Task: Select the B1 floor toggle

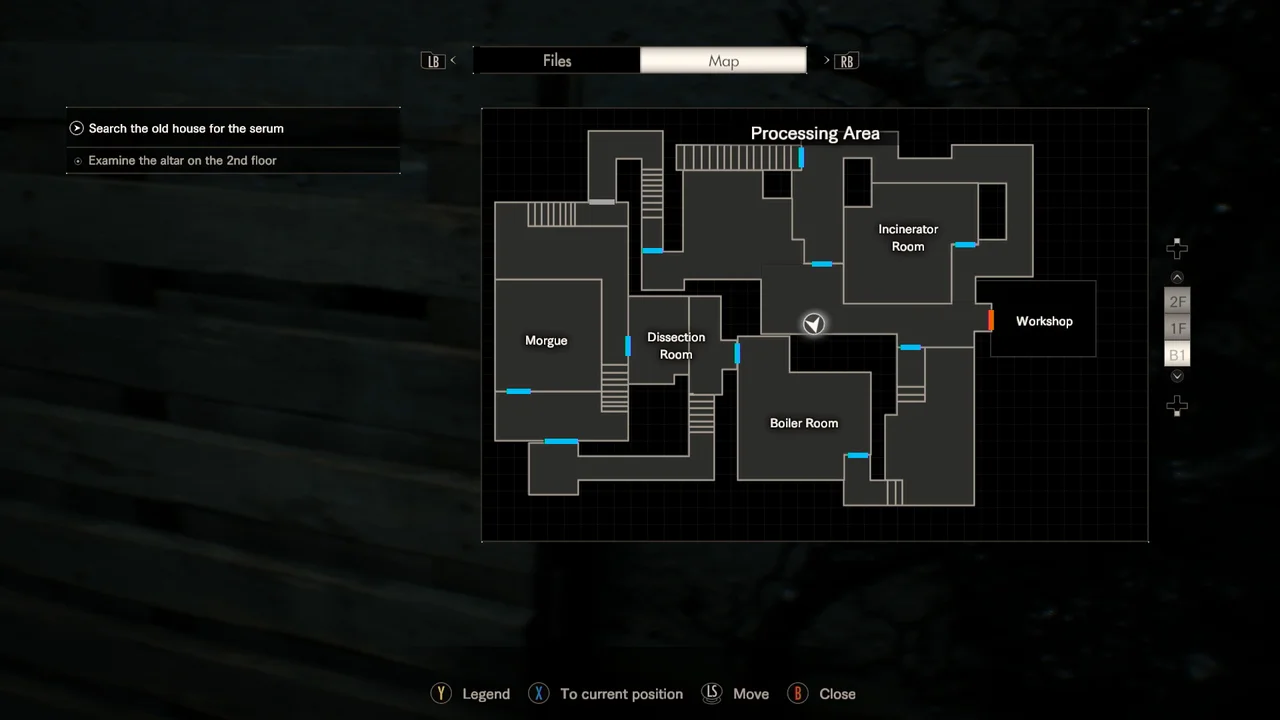Action: 1177,354
